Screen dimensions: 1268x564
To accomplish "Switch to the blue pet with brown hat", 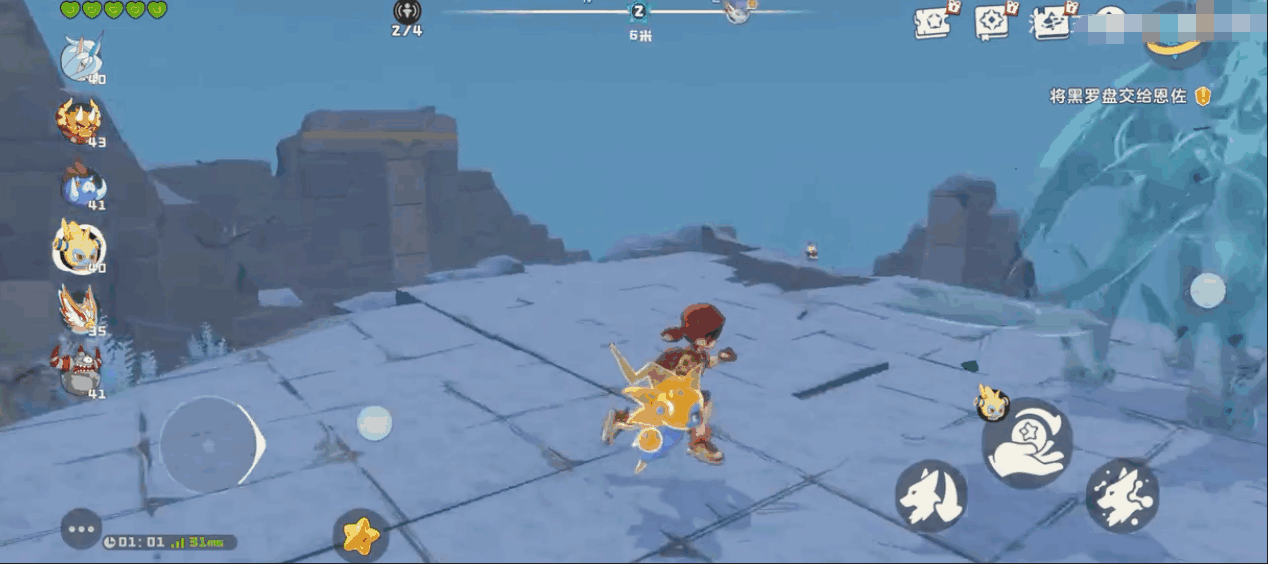I will 80,185.
